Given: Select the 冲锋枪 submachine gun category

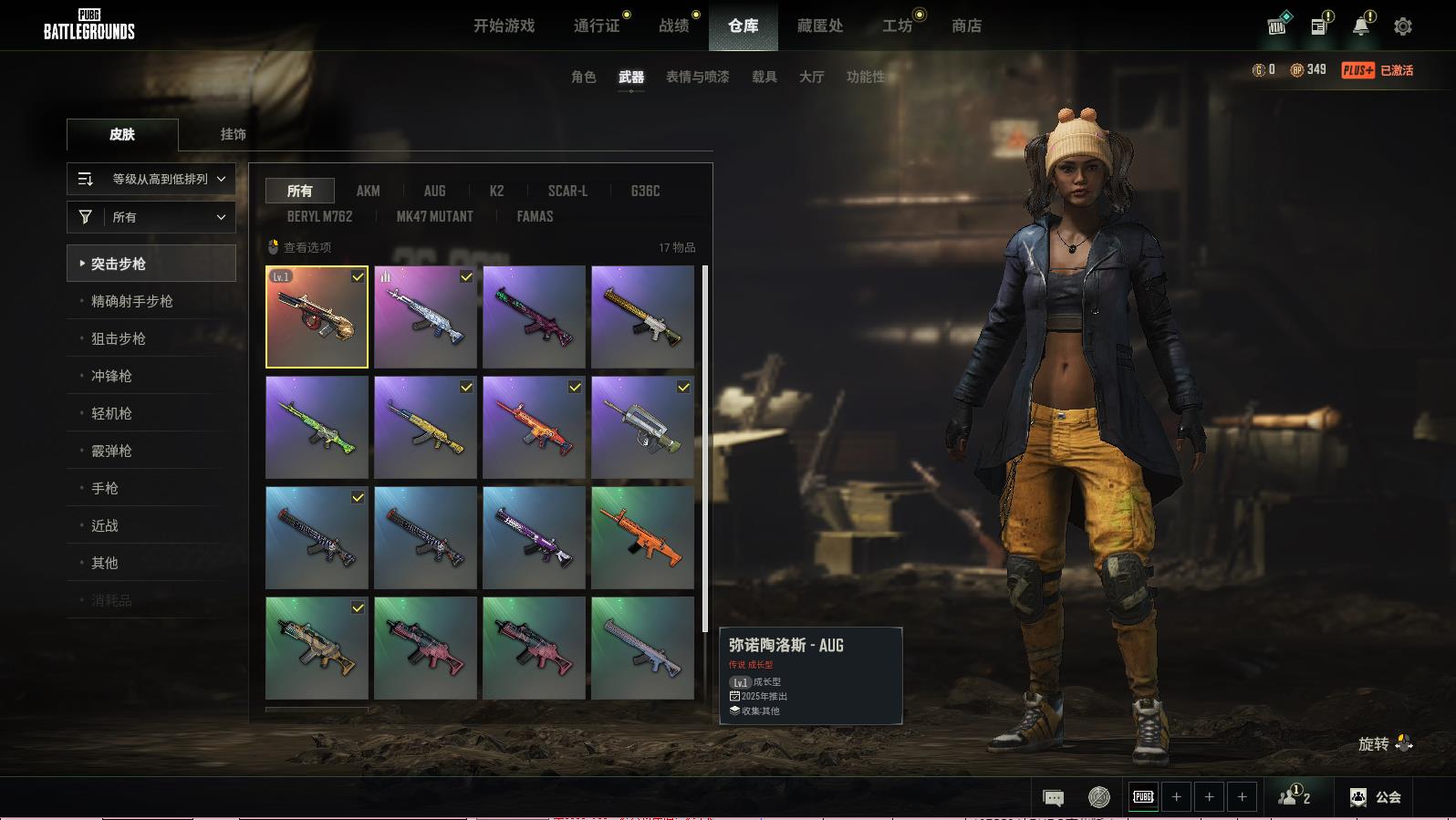Looking at the screenshot, I should (x=111, y=376).
